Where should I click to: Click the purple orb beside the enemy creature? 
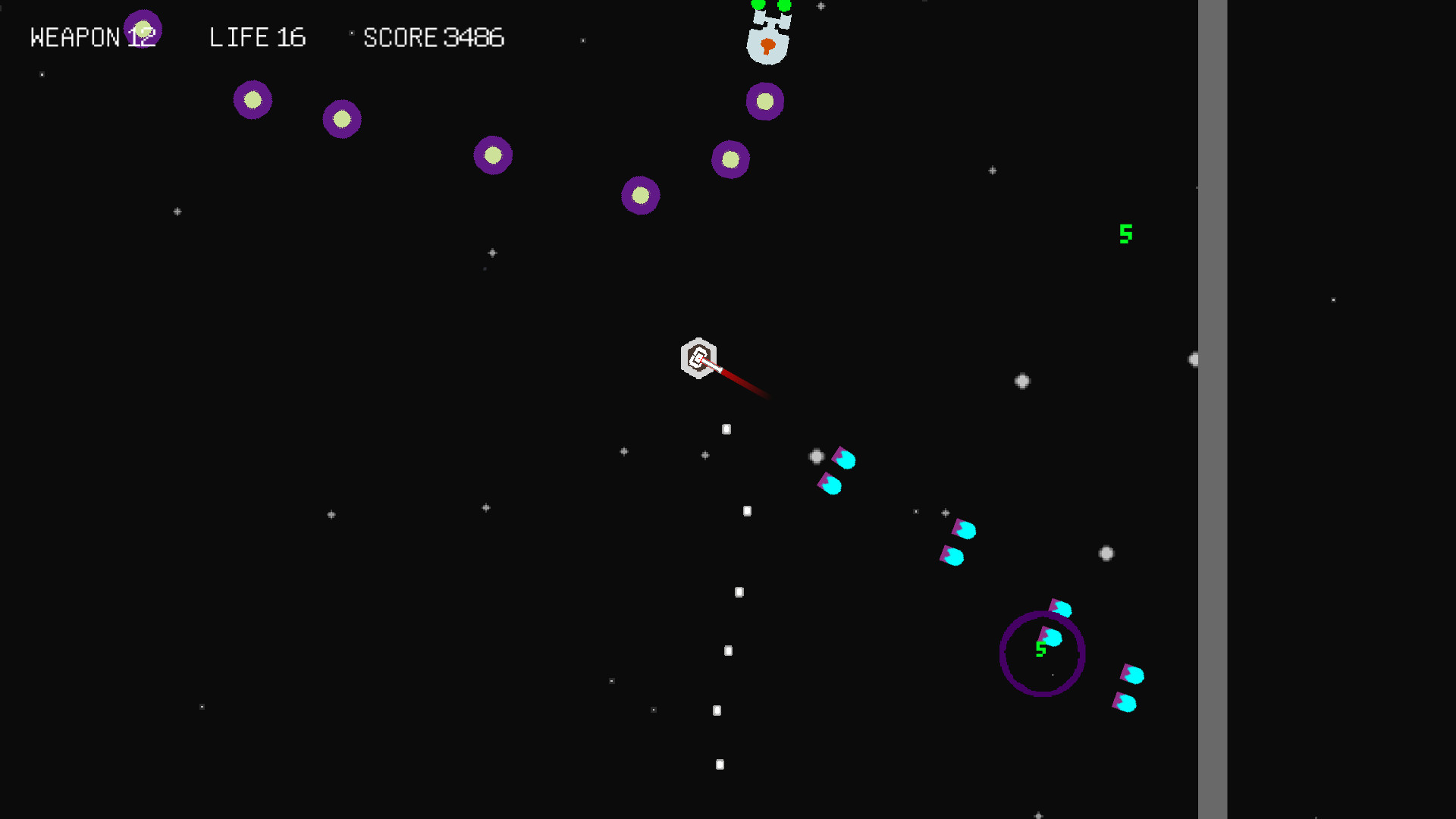765,101
